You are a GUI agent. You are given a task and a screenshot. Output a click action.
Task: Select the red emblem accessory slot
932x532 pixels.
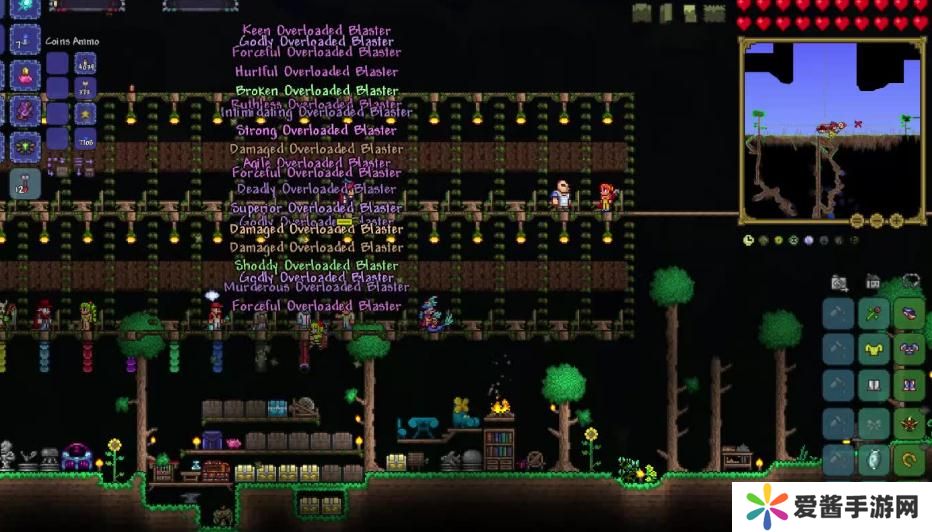point(909,422)
